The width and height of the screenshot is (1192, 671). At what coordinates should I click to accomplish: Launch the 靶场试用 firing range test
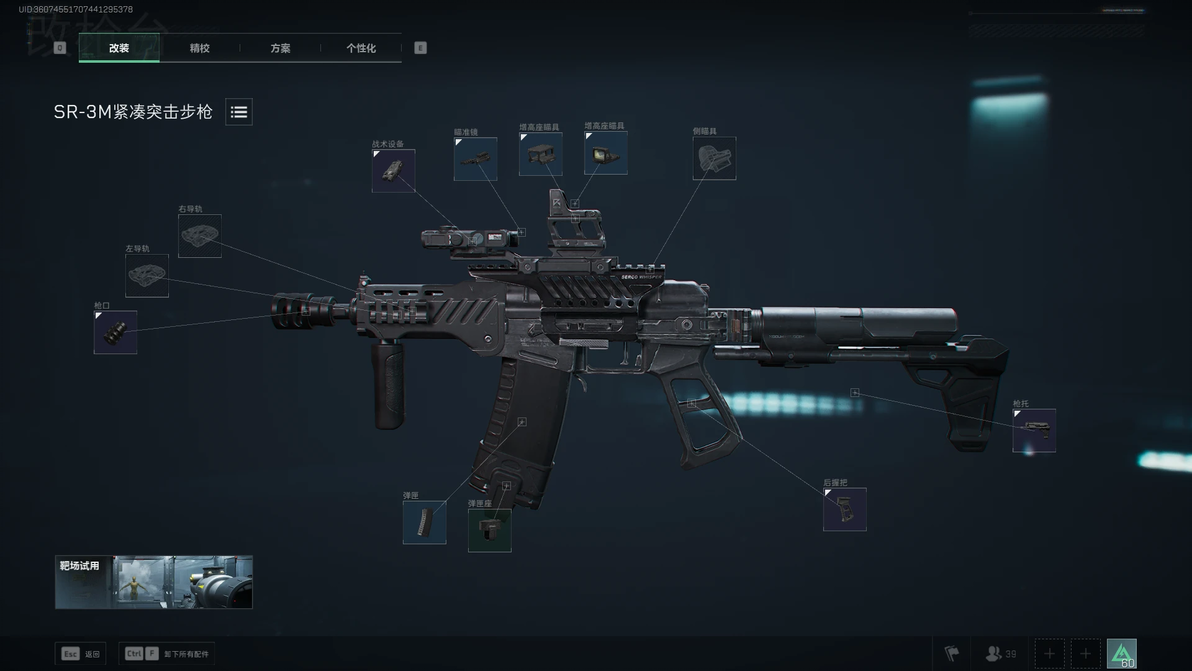(x=154, y=582)
